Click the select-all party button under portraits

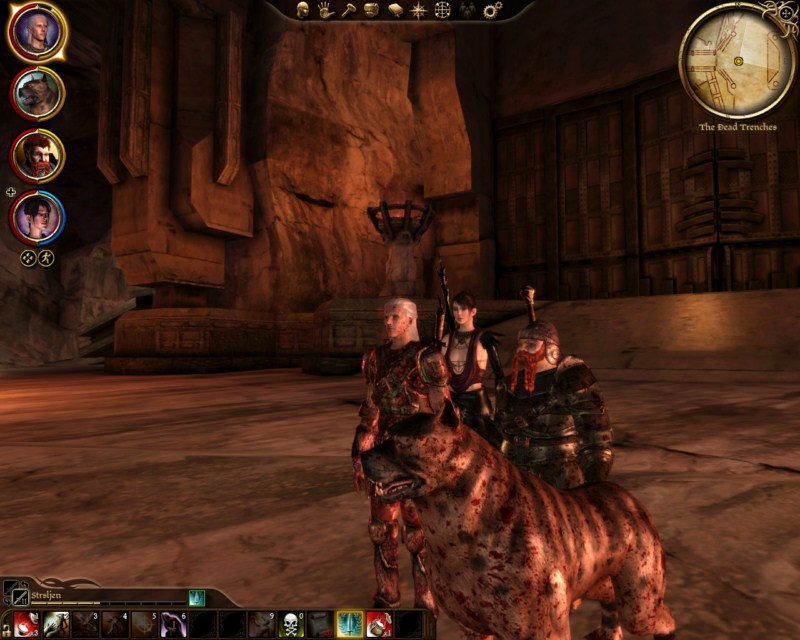28,257
